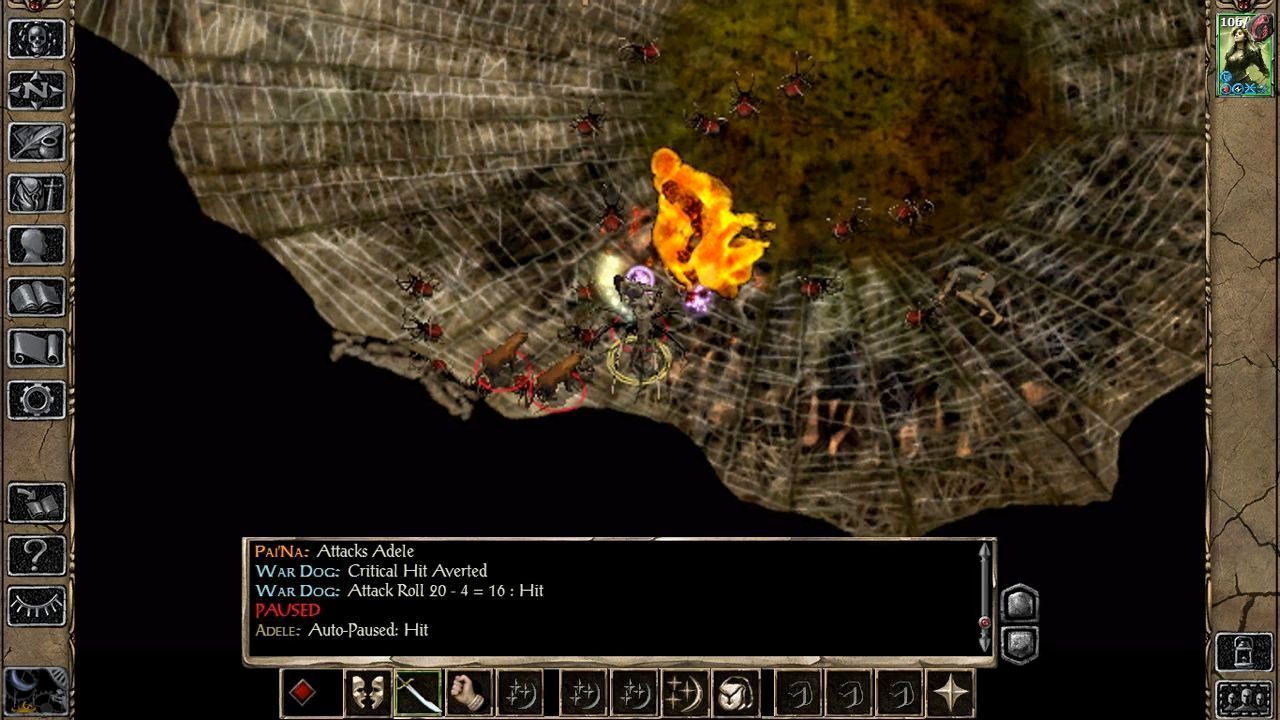Choose the fist unarmed attack slot
1280x720 pixels.
469,693
